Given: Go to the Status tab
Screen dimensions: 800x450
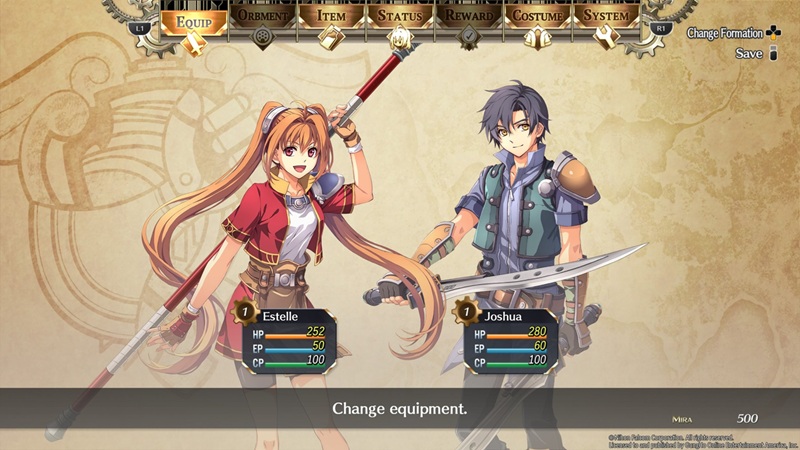Looking at the screenshot, I should tap(401, 18).
